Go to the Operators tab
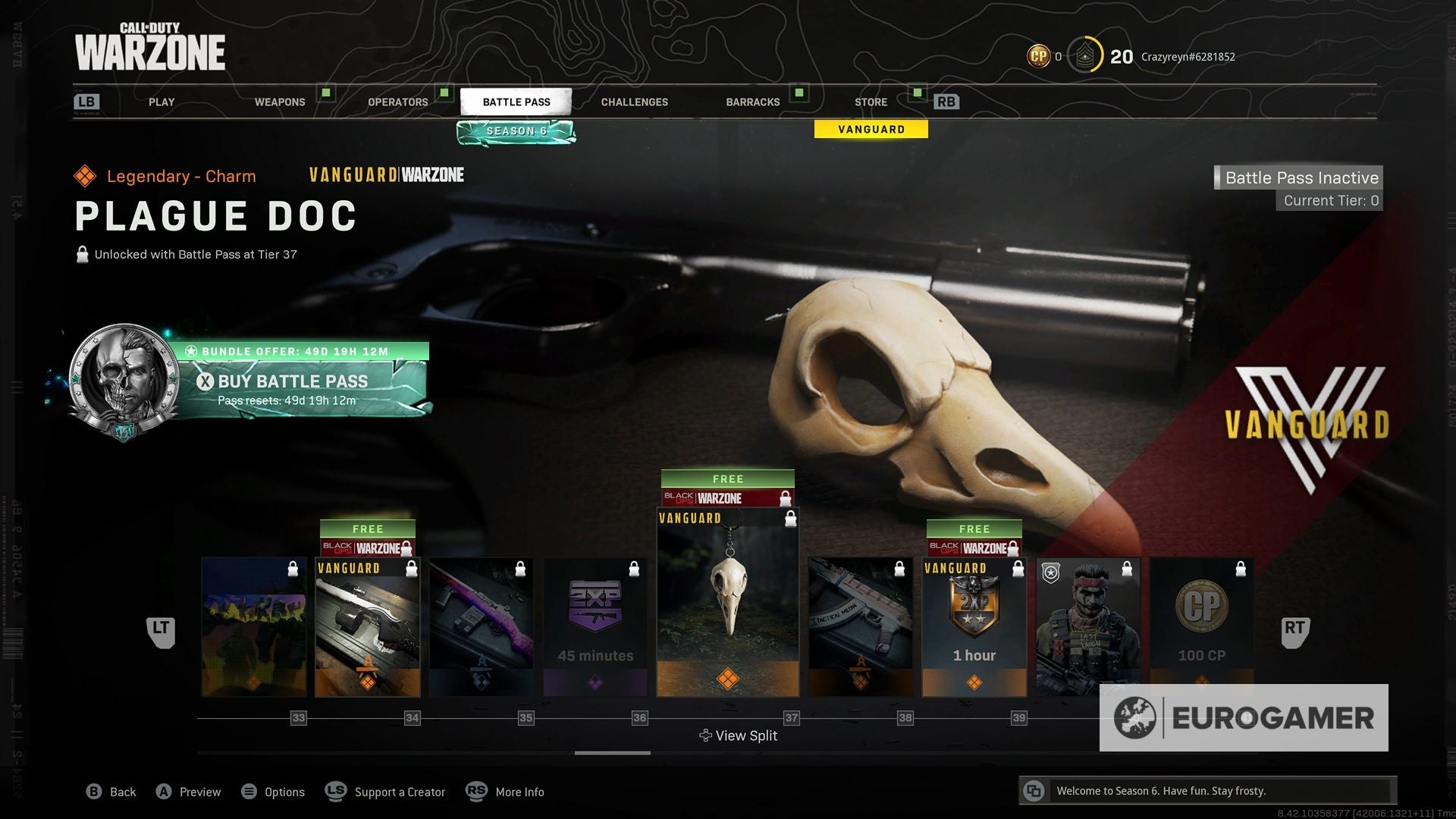The width and height of the screenshot is (1456, 819). tap(397, 102)
